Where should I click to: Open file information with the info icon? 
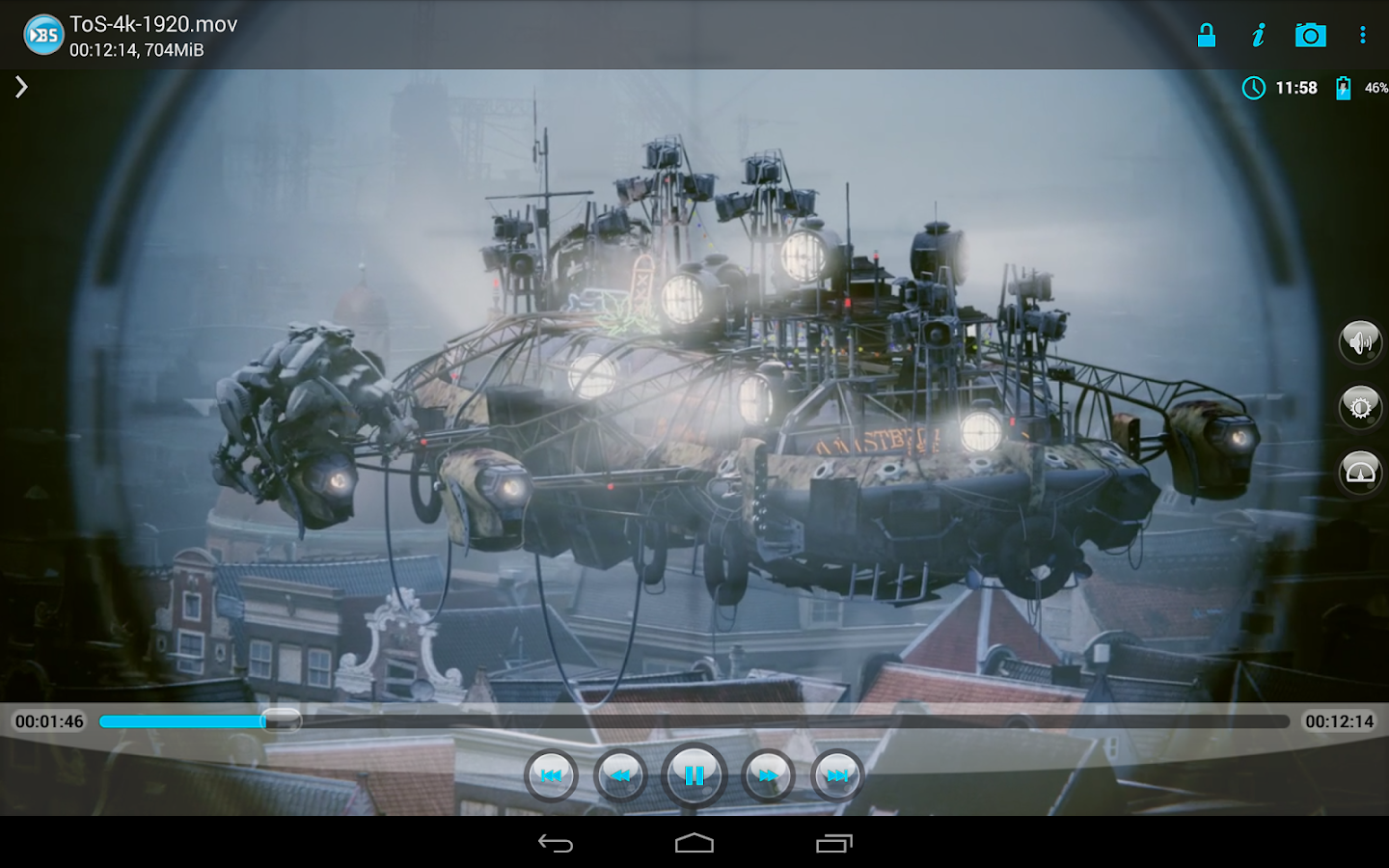pyautogui.click(x=1258, y=35)
